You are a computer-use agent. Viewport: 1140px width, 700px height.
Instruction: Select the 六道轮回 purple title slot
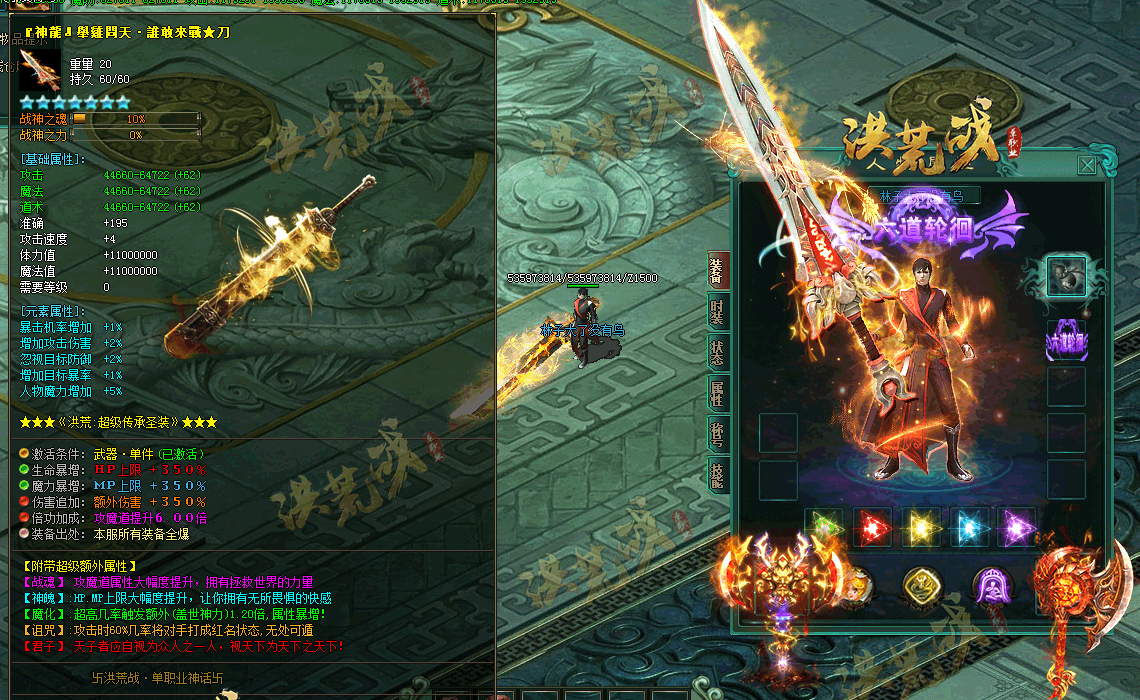click(1066, 340)
